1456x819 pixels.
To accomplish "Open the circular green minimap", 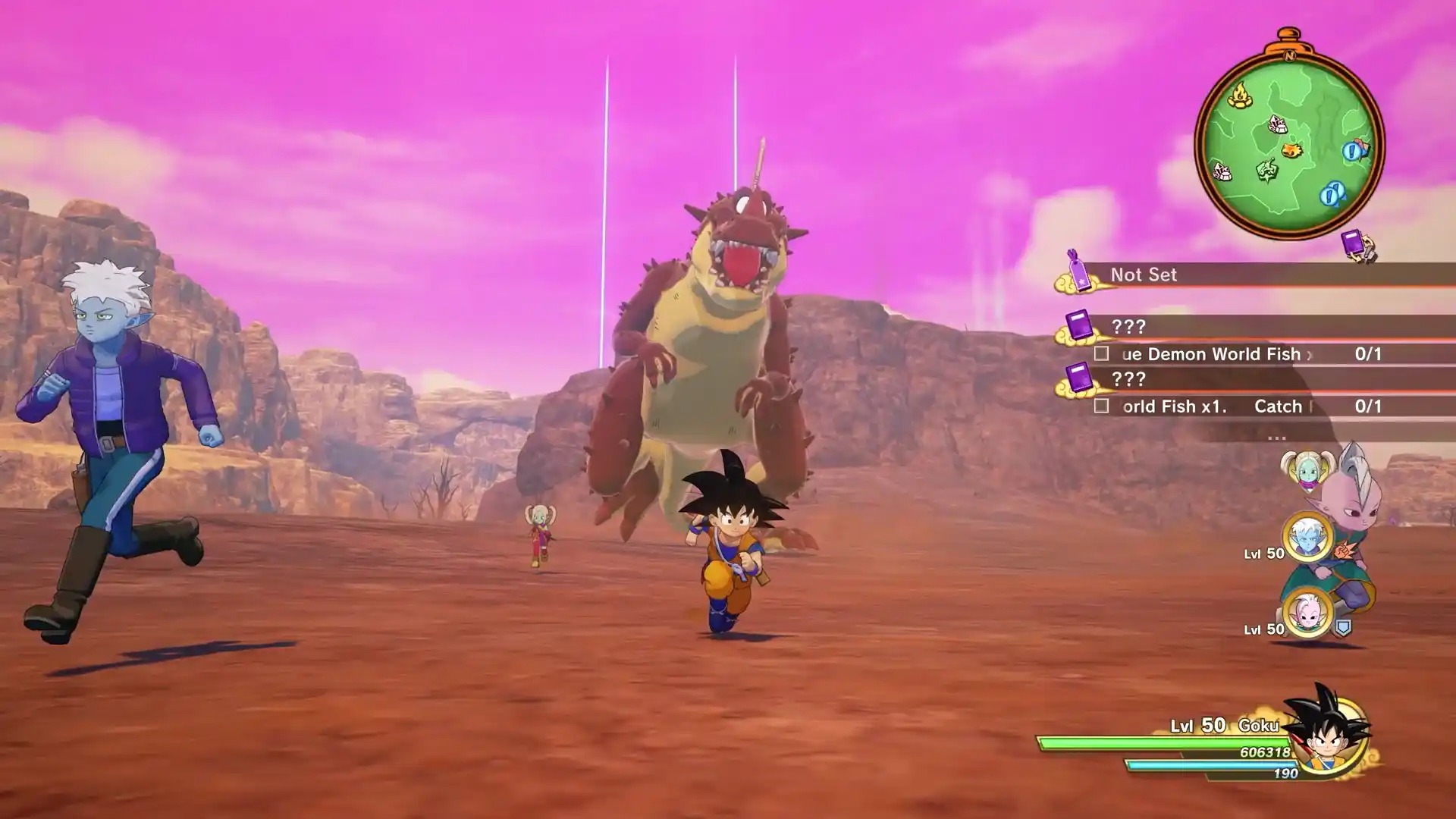I will [1289, 144].
